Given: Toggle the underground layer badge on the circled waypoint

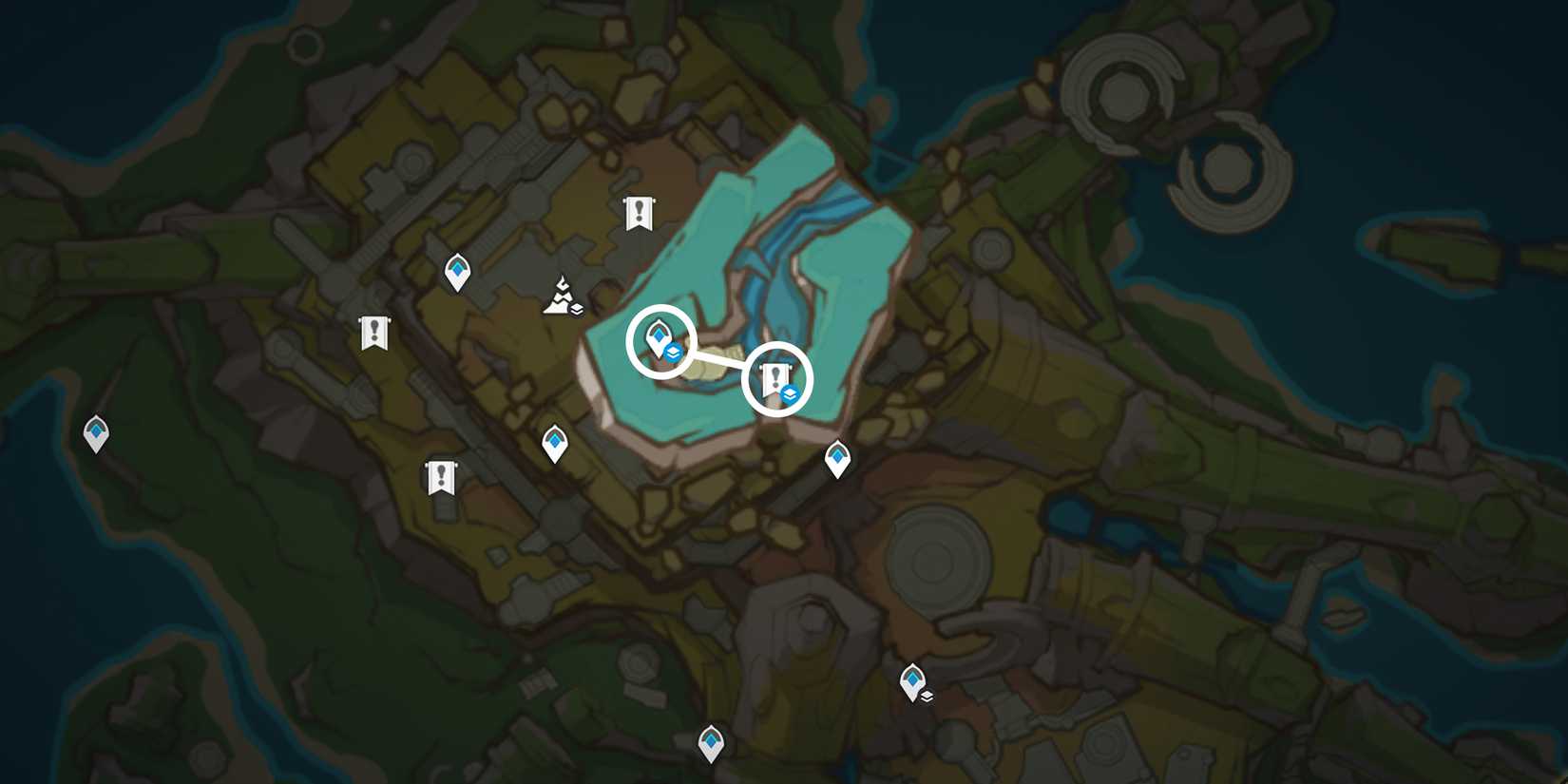Looking at the screenshot, I should (675, 350).
